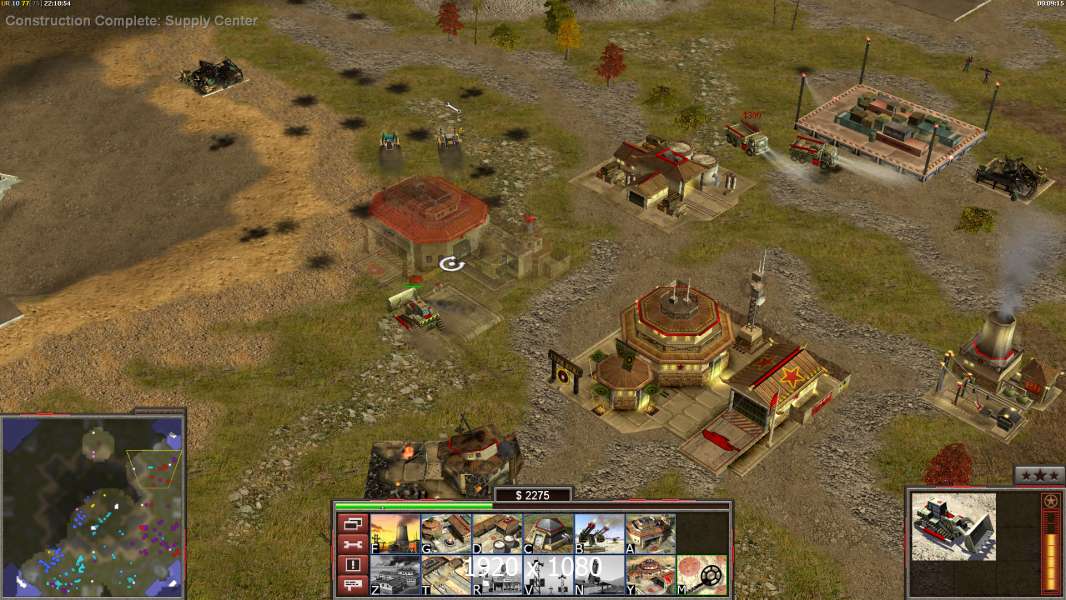Screen dimensions: 1066x600
Task: Click on the minimap
Action: [x=92, y=505]
